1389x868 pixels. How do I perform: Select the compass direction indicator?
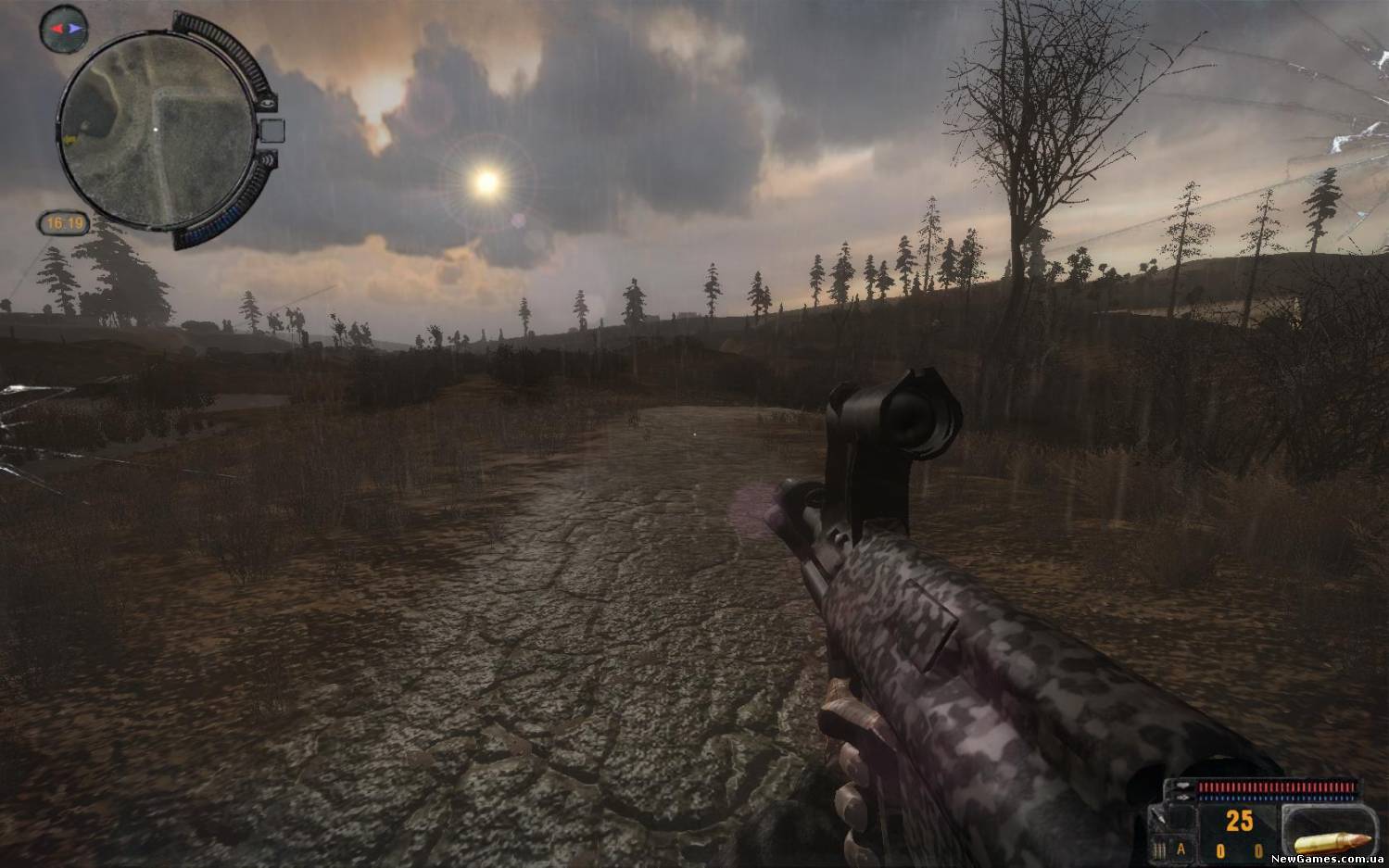[x=65, y=29]
